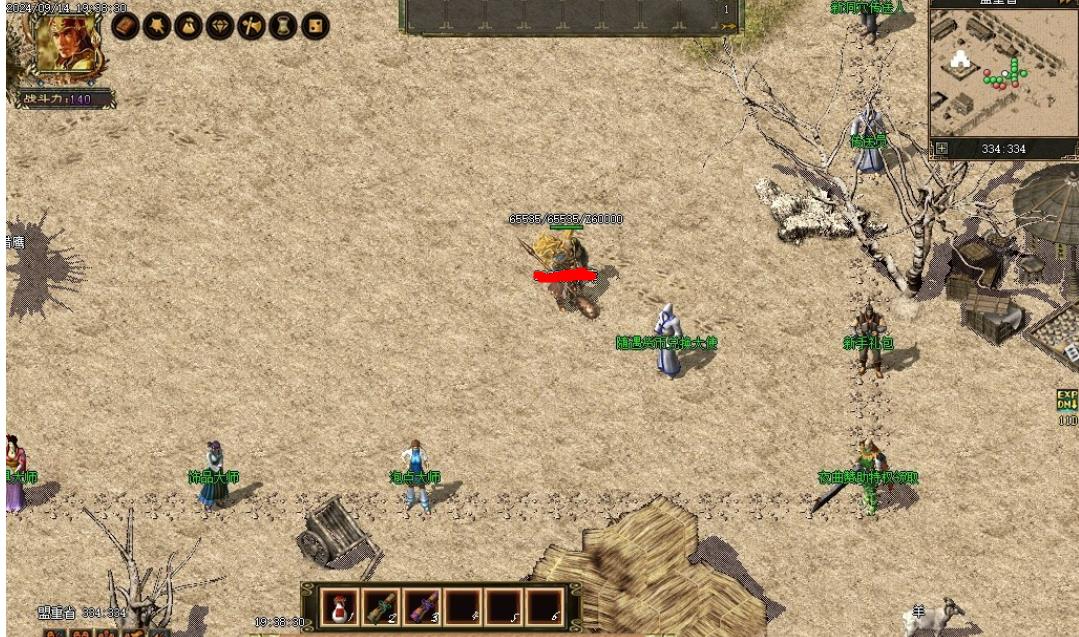Open the dice icon
Image resolution: width=1079 pixels, height=637 pixels.
pos(315,26)
